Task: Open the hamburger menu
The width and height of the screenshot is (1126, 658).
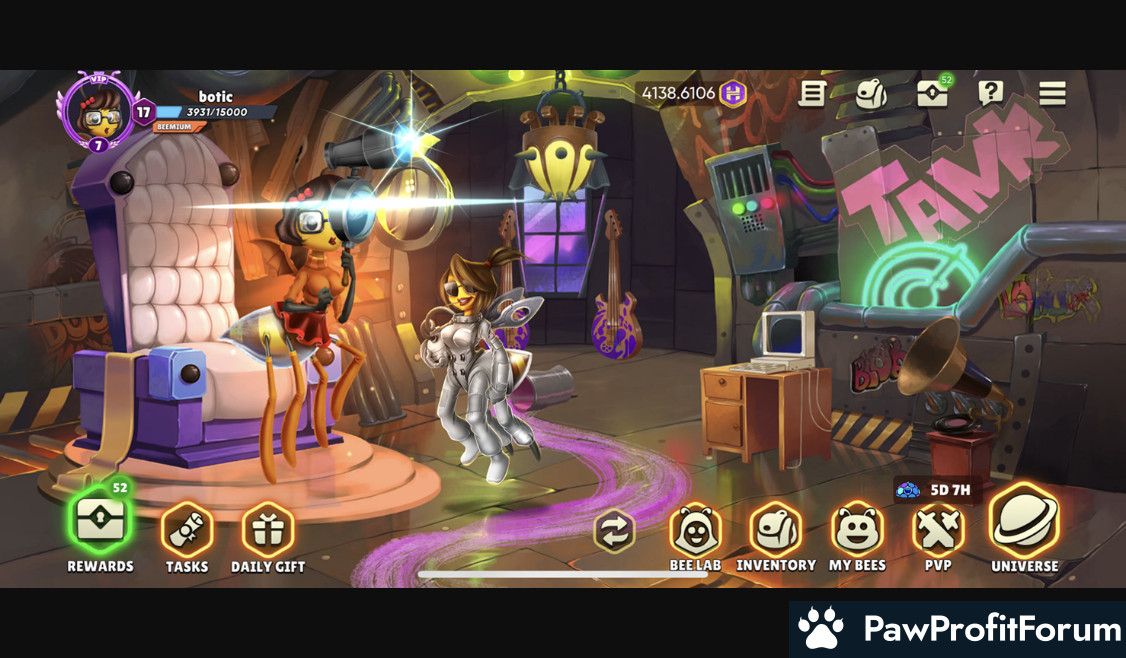Action: 1052,94
